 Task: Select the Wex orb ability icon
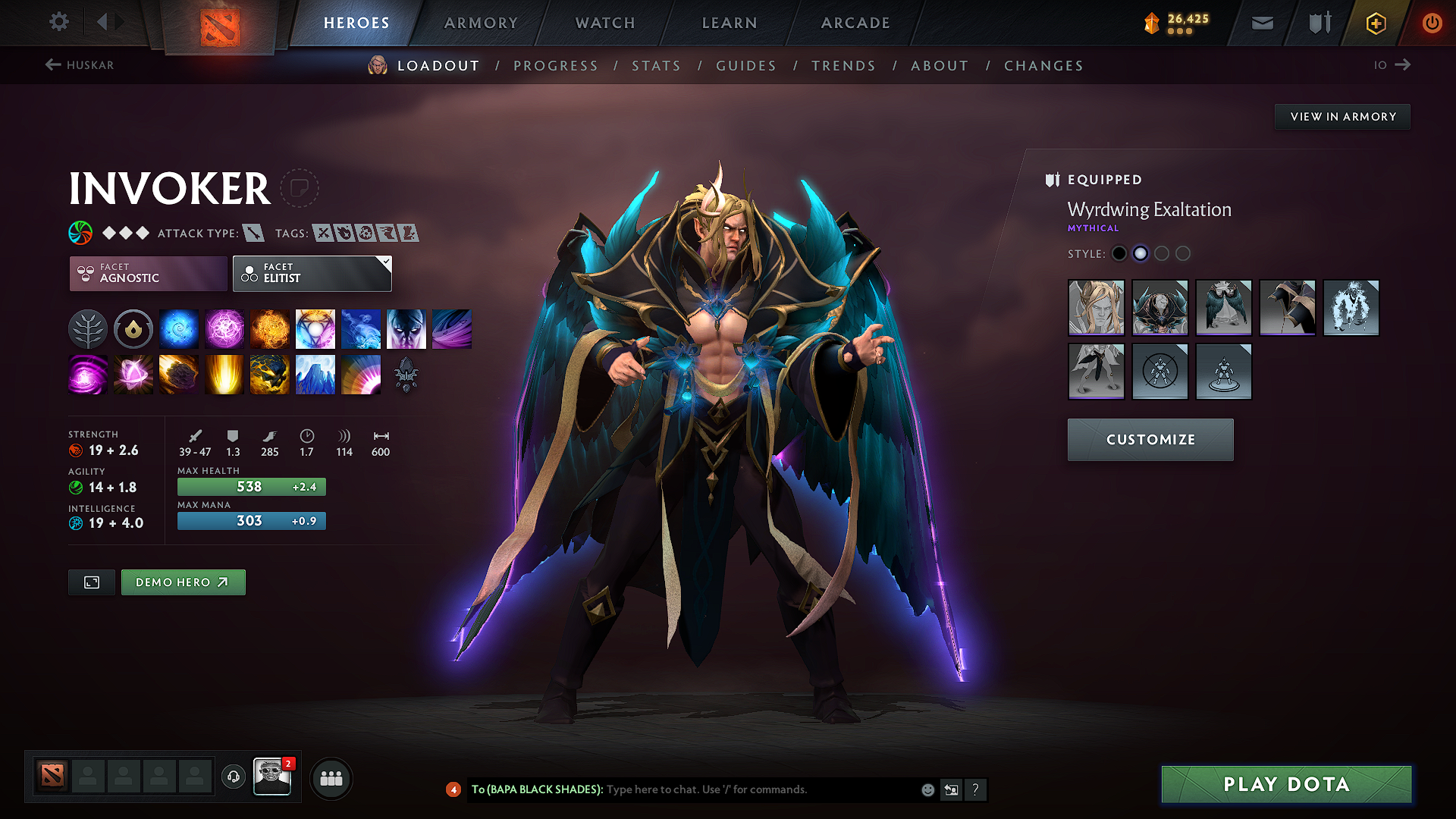pyautogui.click(x=224, y=328)
